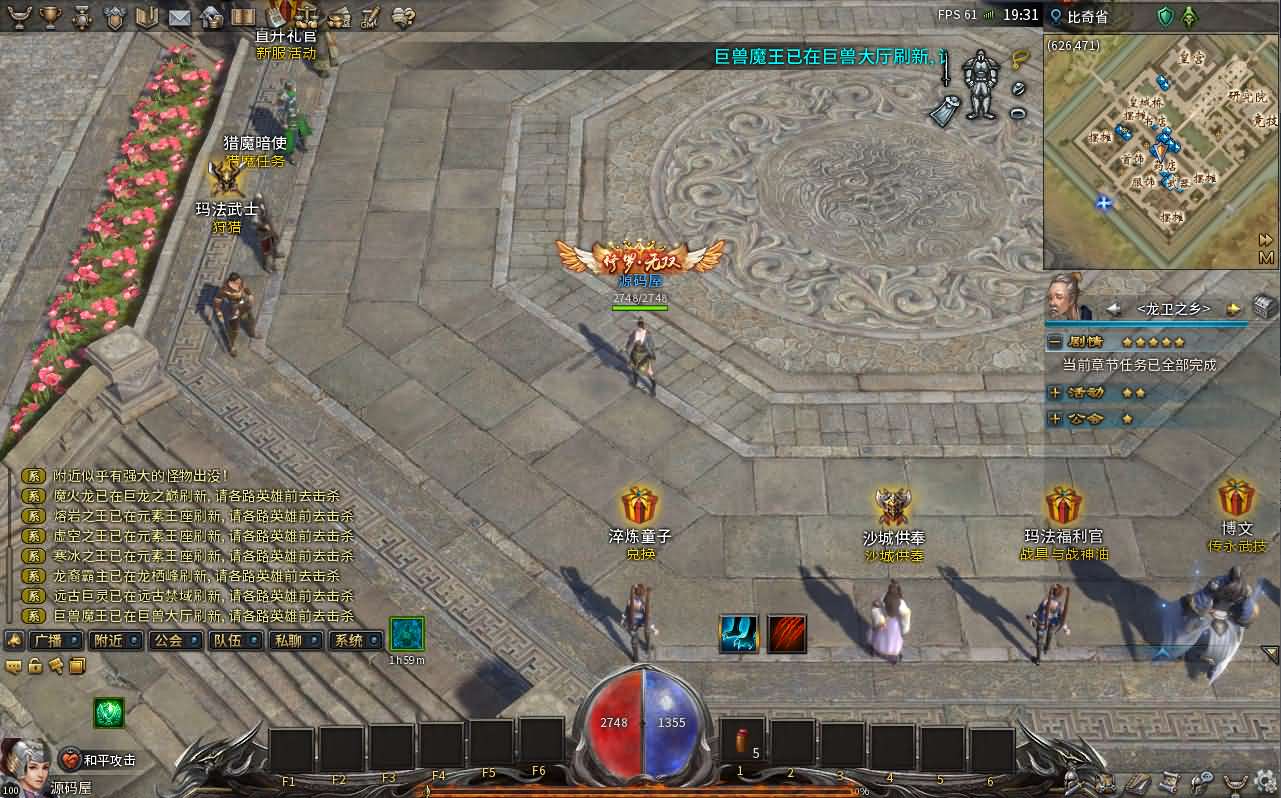This screenshot has height=798, width=1281.
Task: Toggle the chat padlock icon
Action: tap(35, 666)
